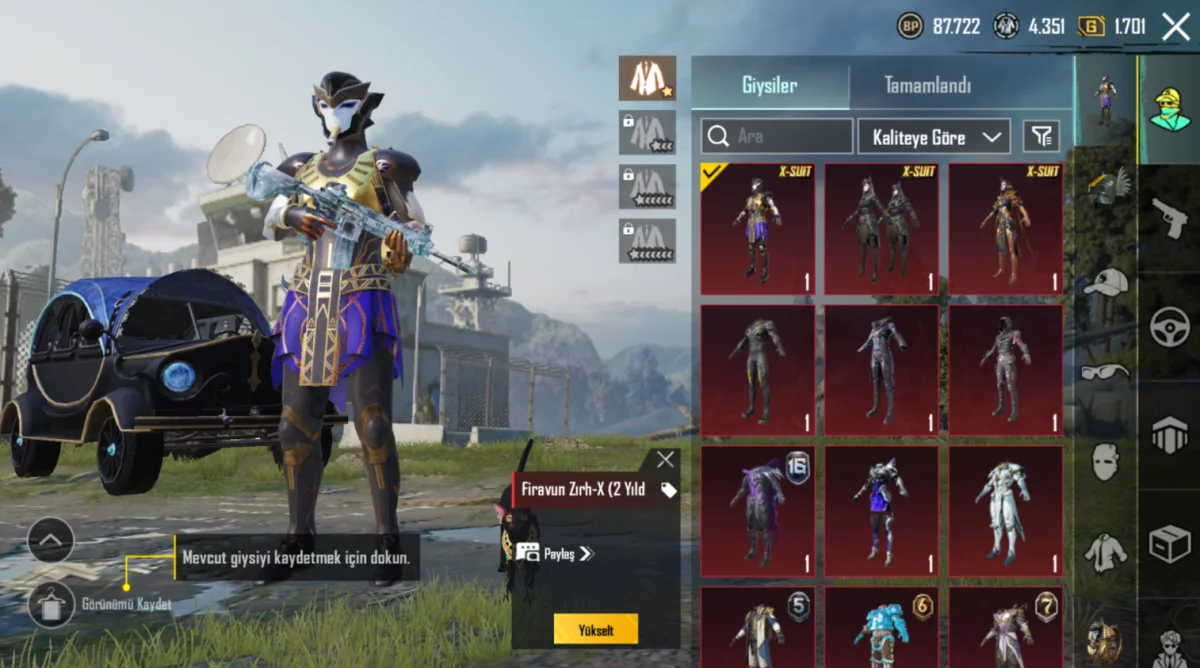The width and height of the screenshot is (1200, 668).
Task: Switch to the Tamamlandı tab
Action: (927, 86)
